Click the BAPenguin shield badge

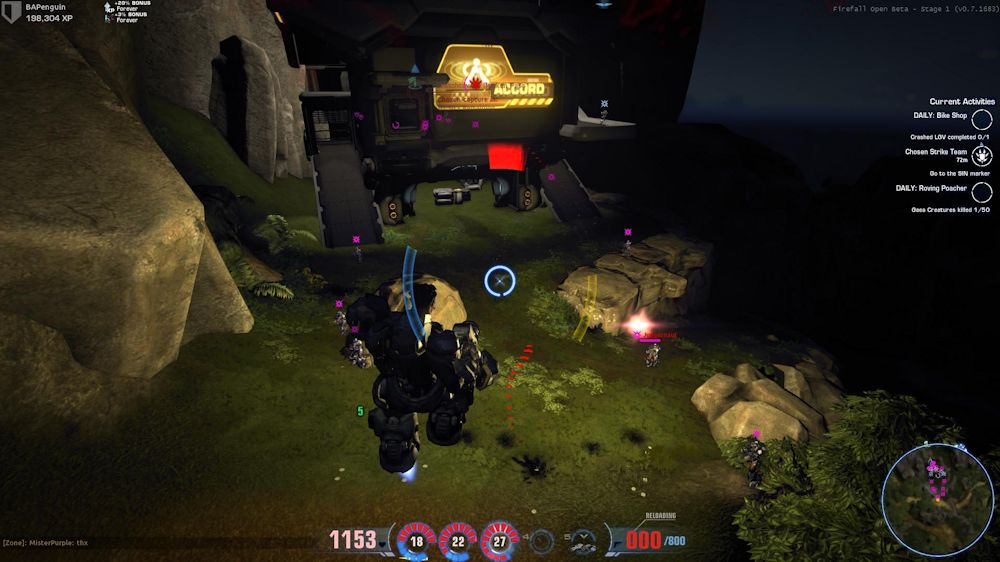[x=12, y=13]
